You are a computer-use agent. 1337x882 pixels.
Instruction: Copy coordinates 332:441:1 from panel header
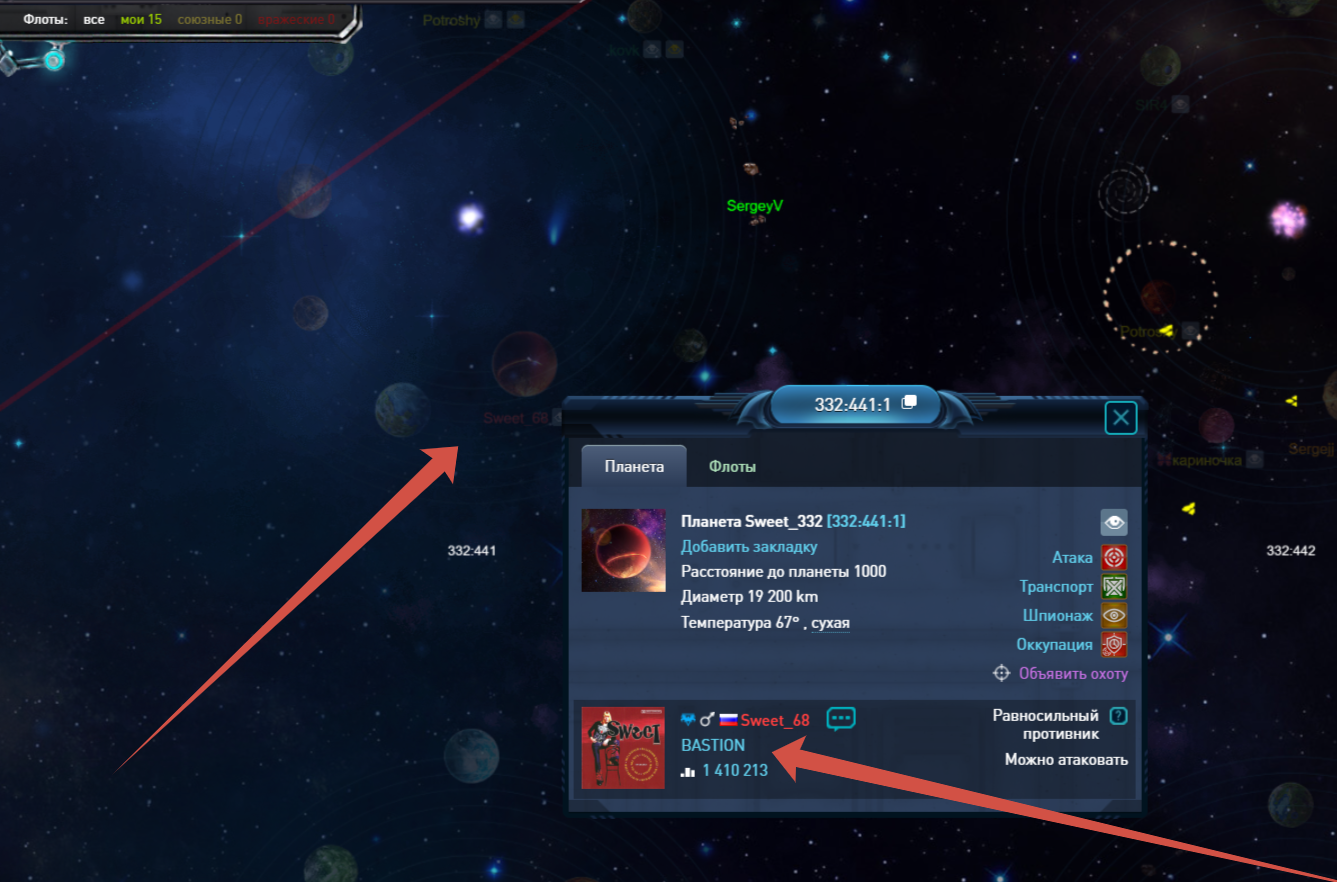click(909, 403)
